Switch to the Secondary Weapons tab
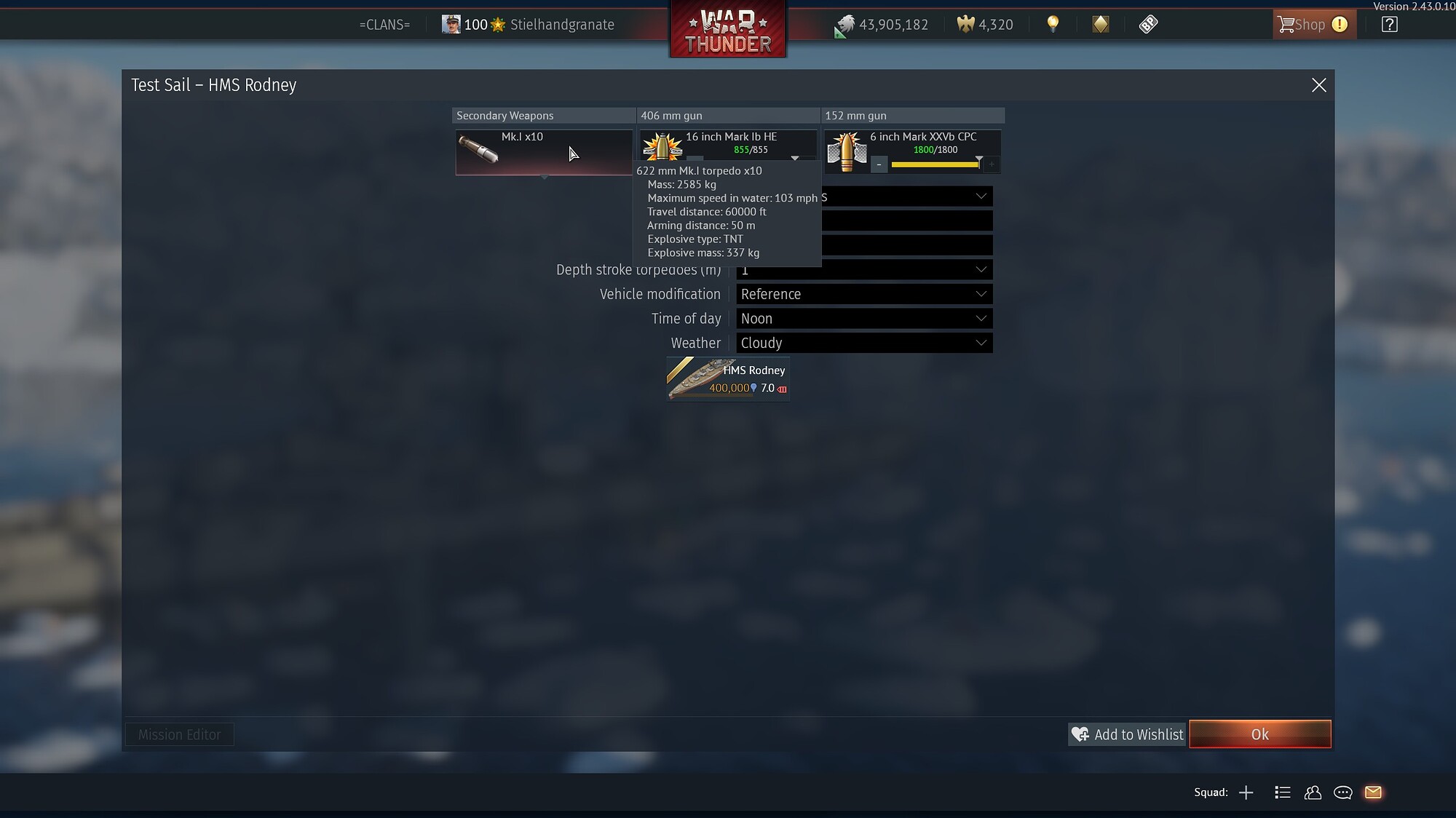 (505, 115)
